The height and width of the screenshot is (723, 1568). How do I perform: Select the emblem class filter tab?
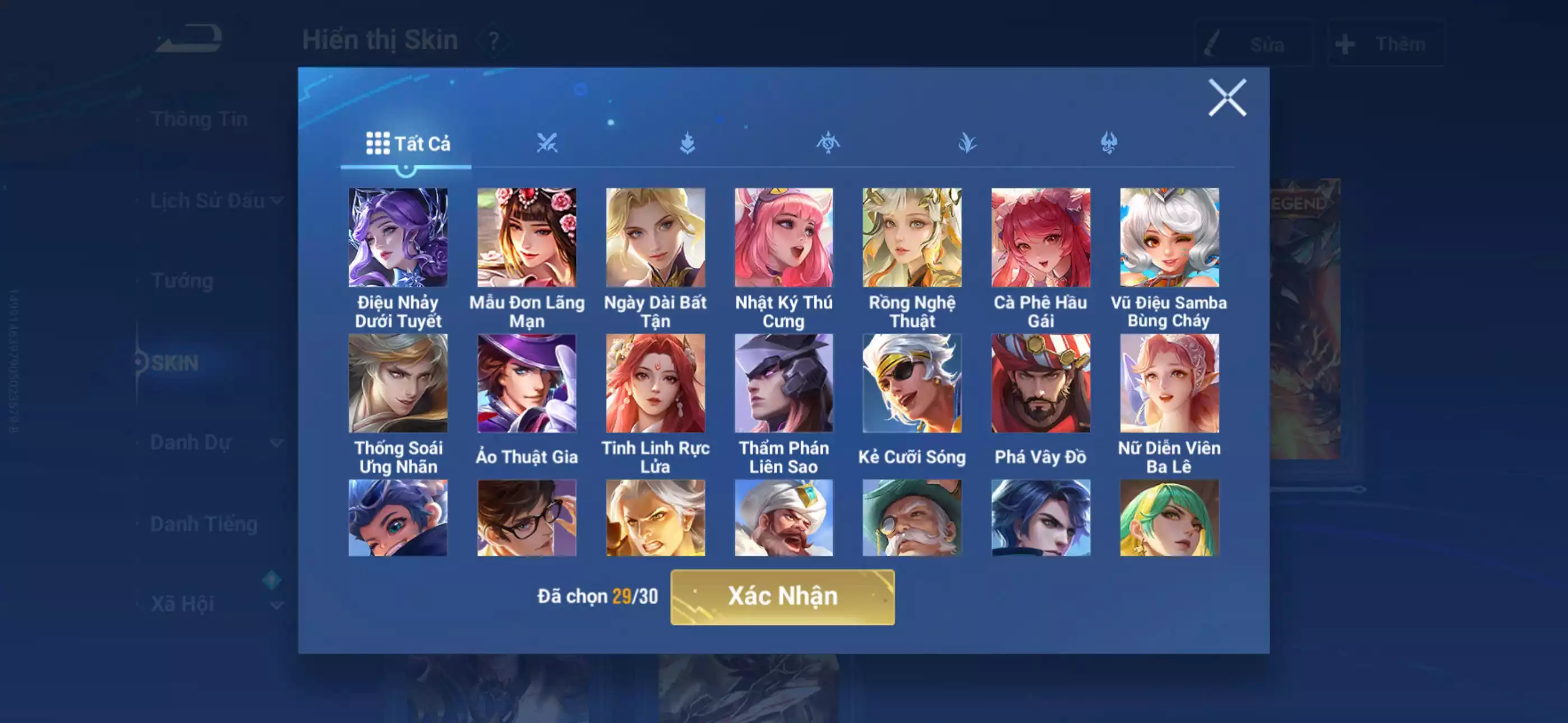tap(828, 142)
